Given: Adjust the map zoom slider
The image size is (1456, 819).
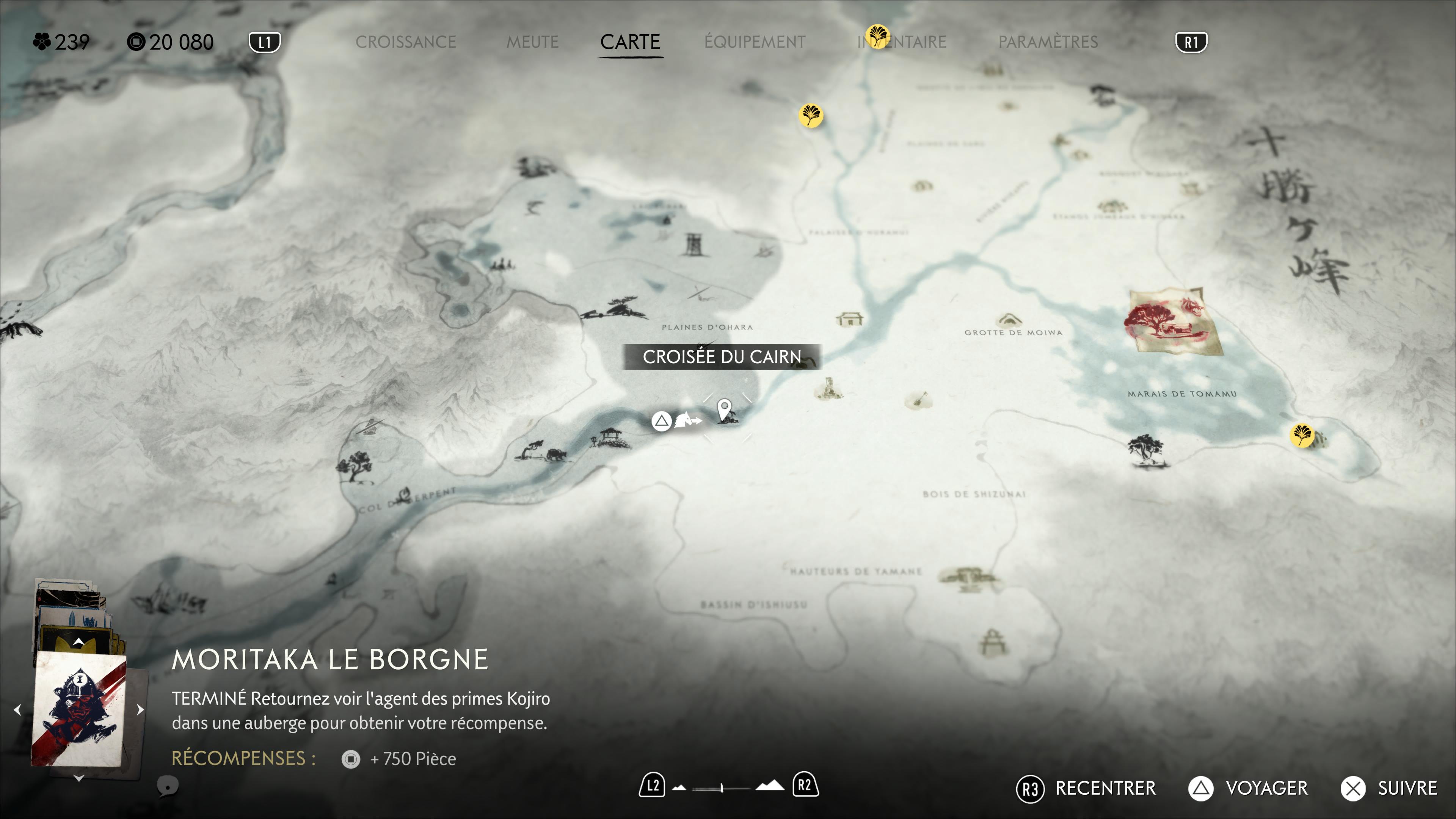Looking at the screenshot, I should [722, 788].
